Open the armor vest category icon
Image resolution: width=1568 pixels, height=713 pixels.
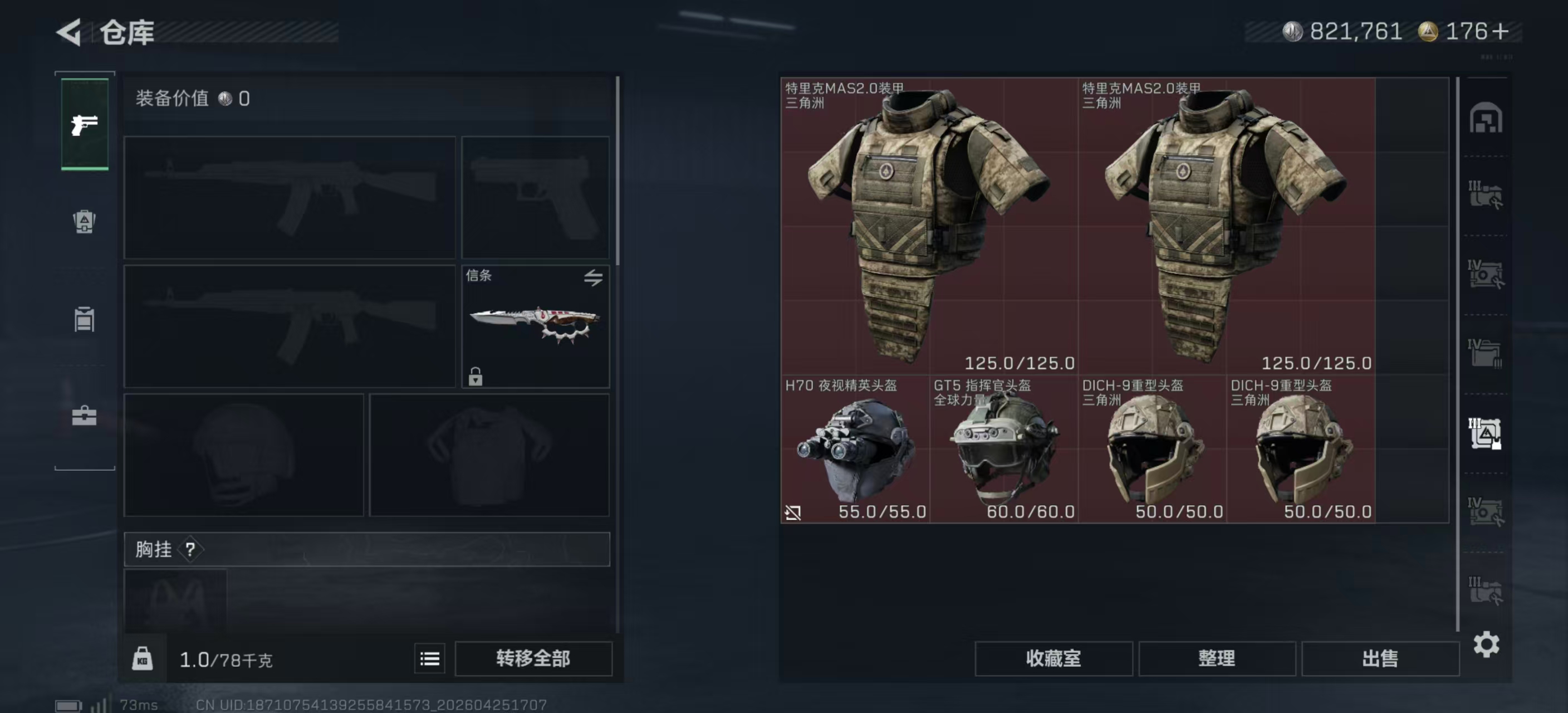click(84, 222)
